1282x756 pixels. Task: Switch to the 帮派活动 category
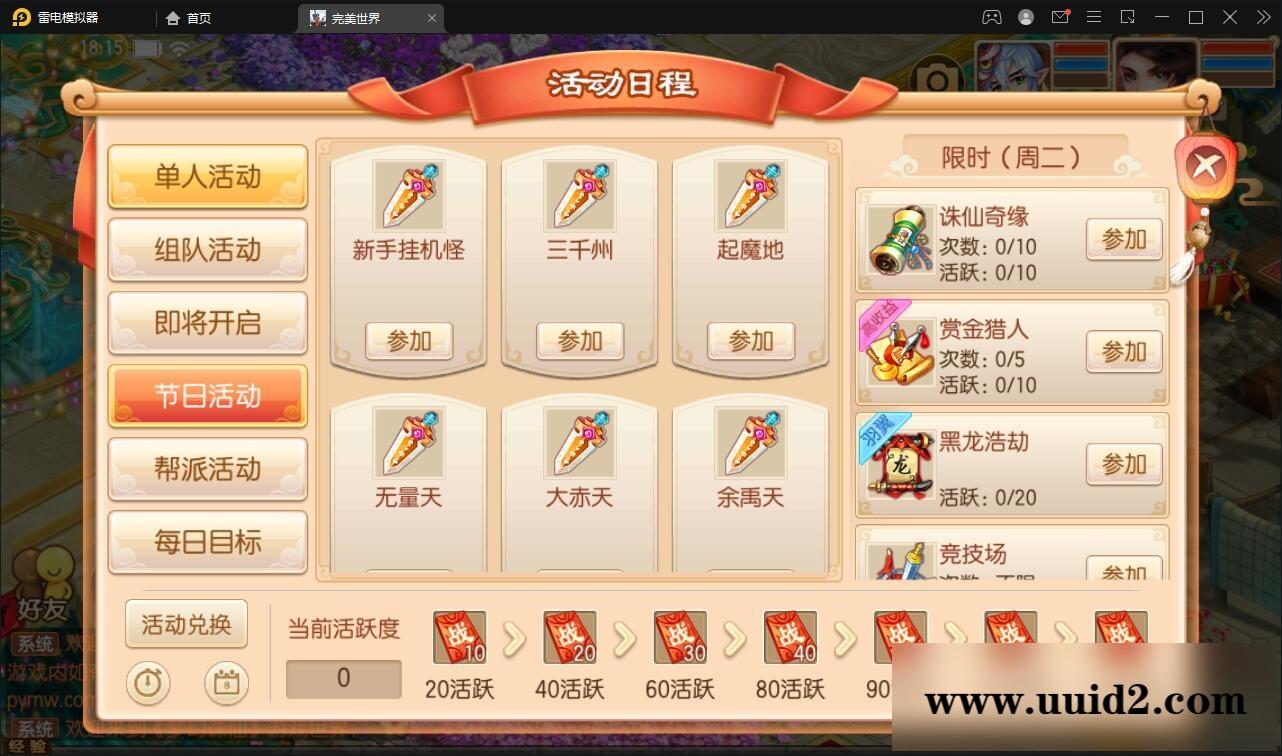[x=207, y=469]
